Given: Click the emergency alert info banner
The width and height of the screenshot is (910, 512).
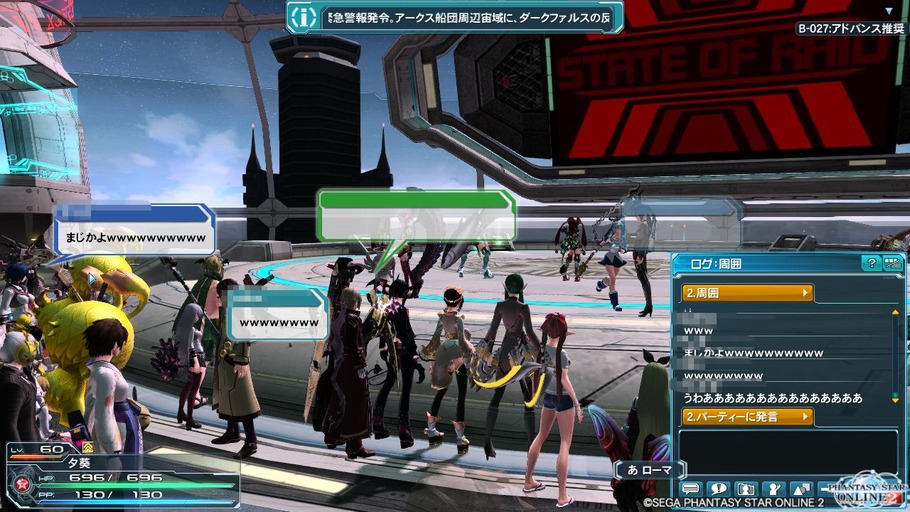Looking at the screenshot, I should tap(454, 17).
